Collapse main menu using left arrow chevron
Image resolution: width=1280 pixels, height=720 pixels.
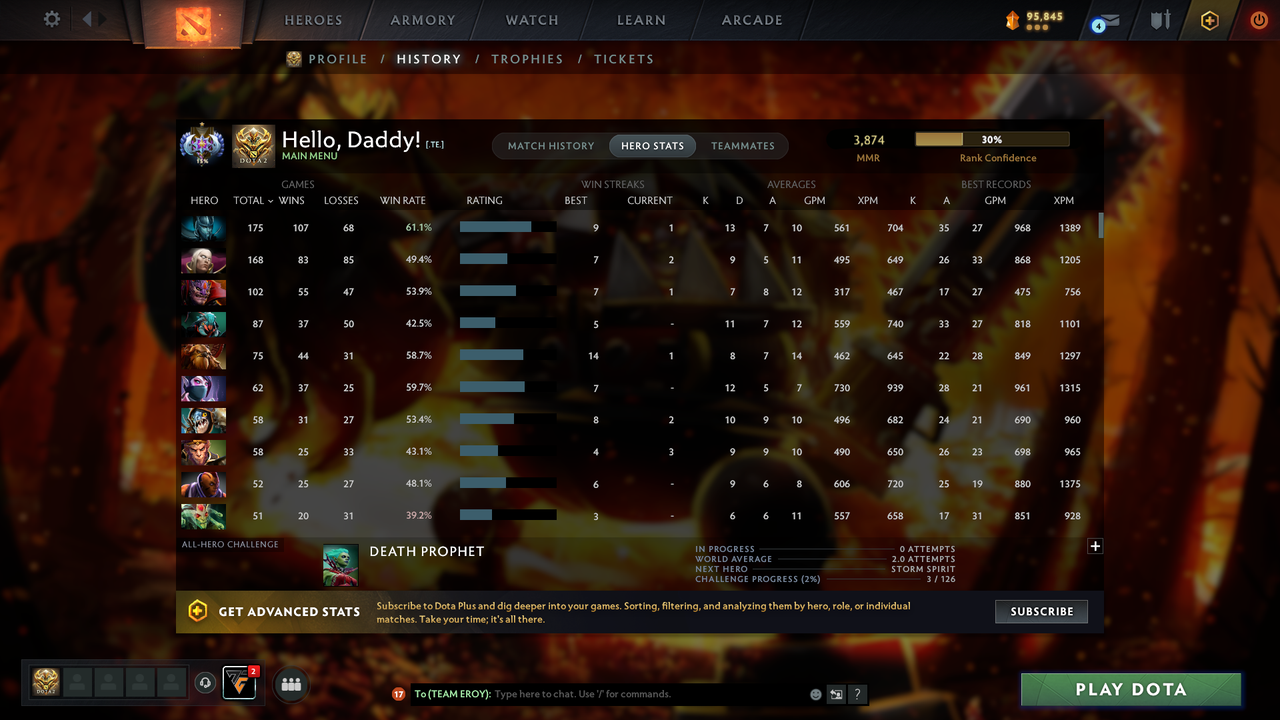click(x=88, y=17)
